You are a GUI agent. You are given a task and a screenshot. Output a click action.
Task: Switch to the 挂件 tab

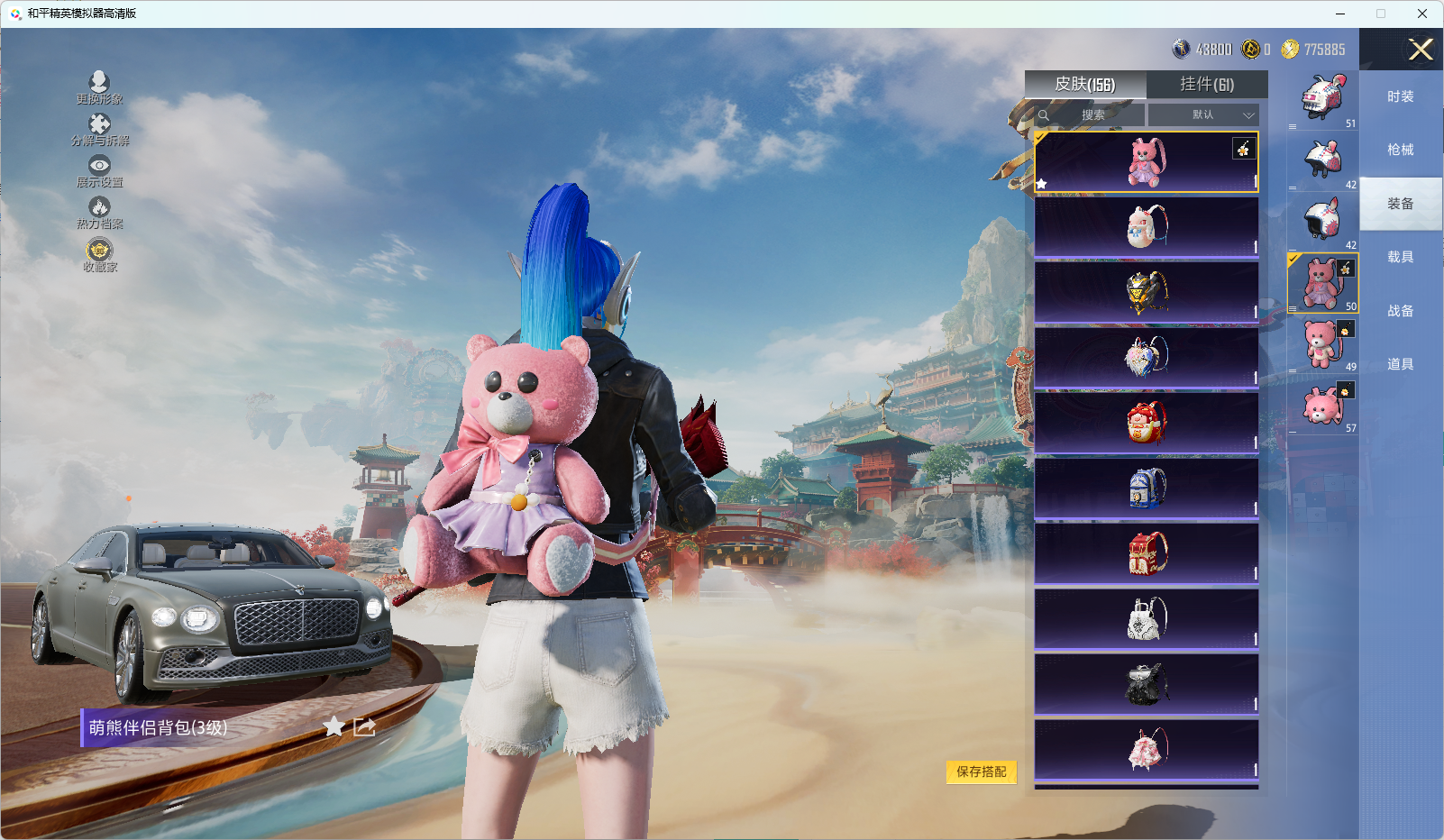click(x=1207, y=85)
